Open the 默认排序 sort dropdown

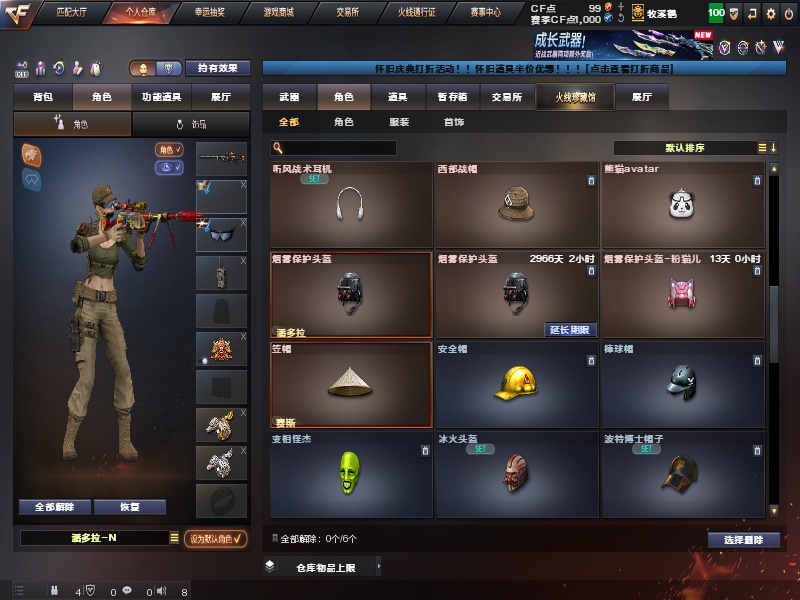690,147
